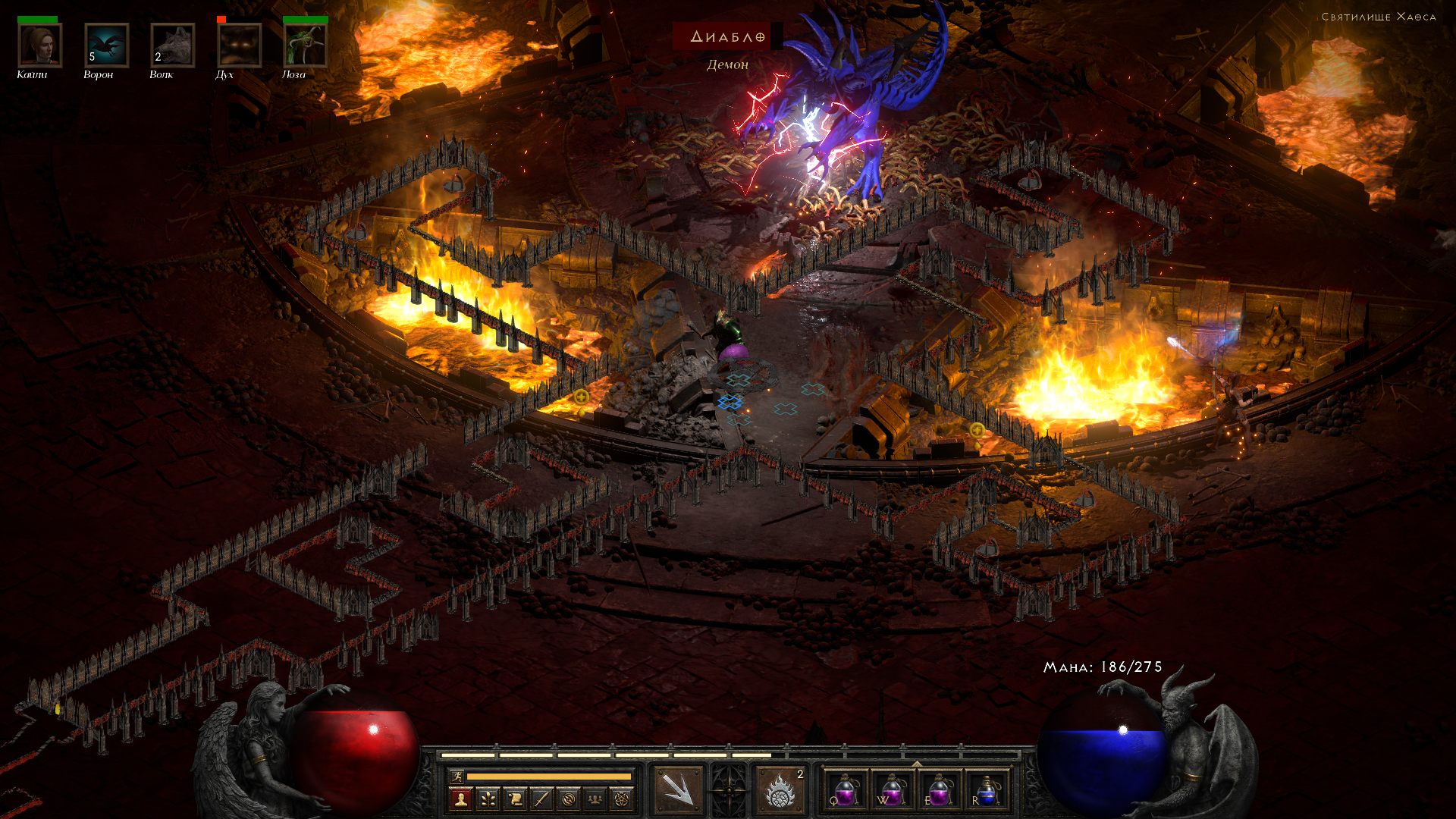This screenshot has width=1456, height=819.
Task: Show the quest log scroll icon
Action: click(515, 799)
